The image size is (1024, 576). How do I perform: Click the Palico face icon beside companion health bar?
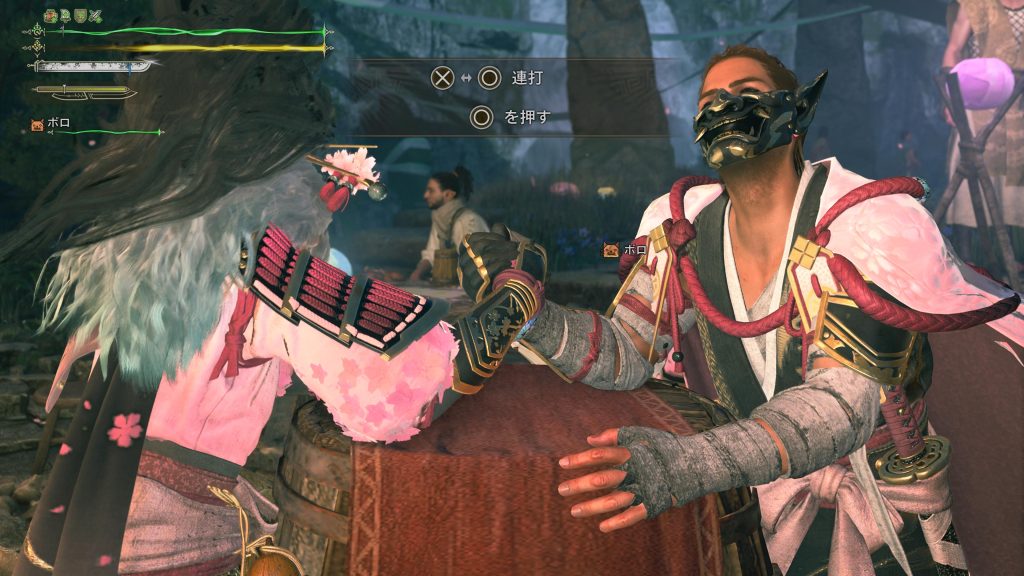(37, 125)
